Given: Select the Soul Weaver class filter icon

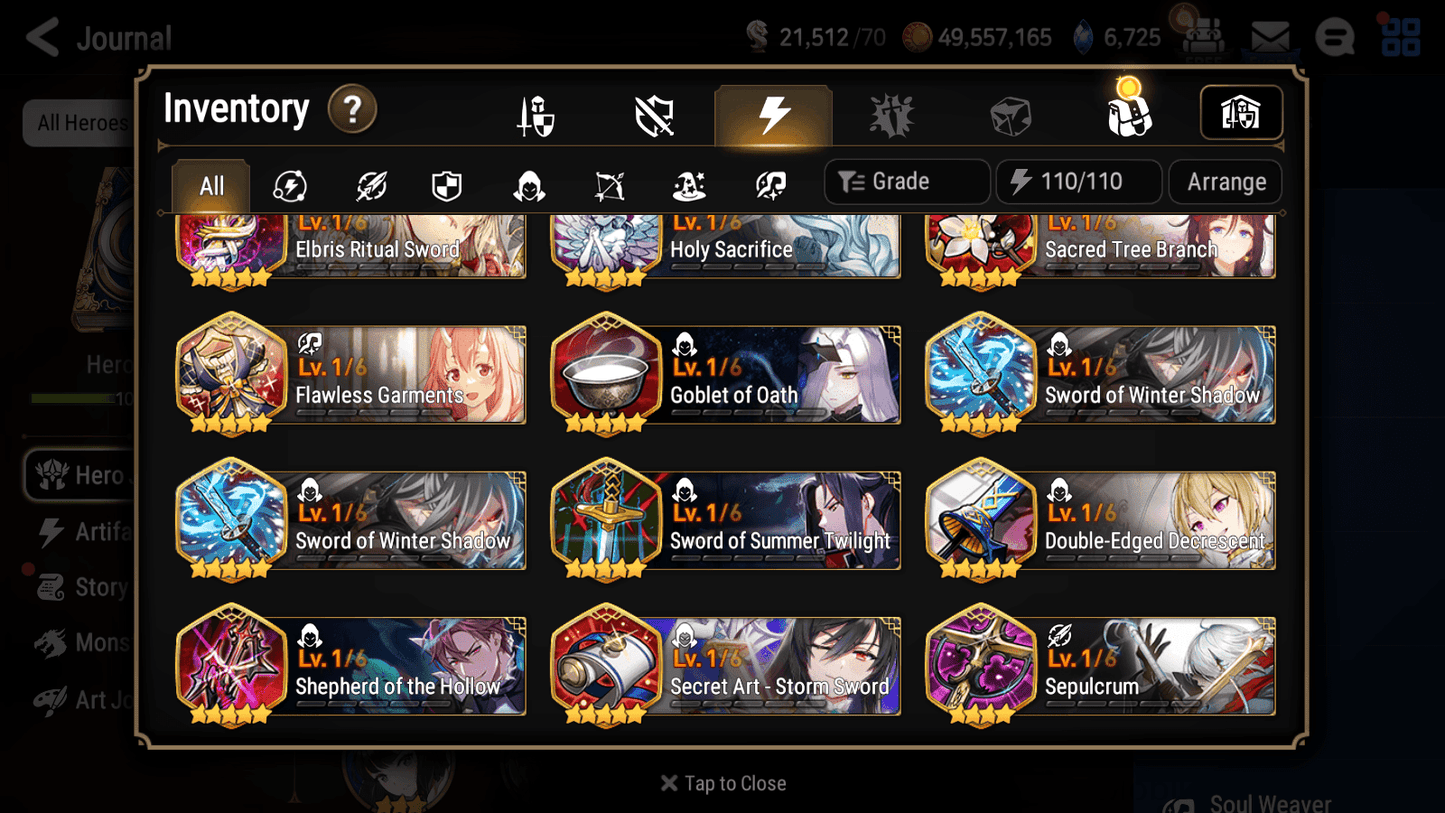Looking at the screenshot, I should pos(770,185).
